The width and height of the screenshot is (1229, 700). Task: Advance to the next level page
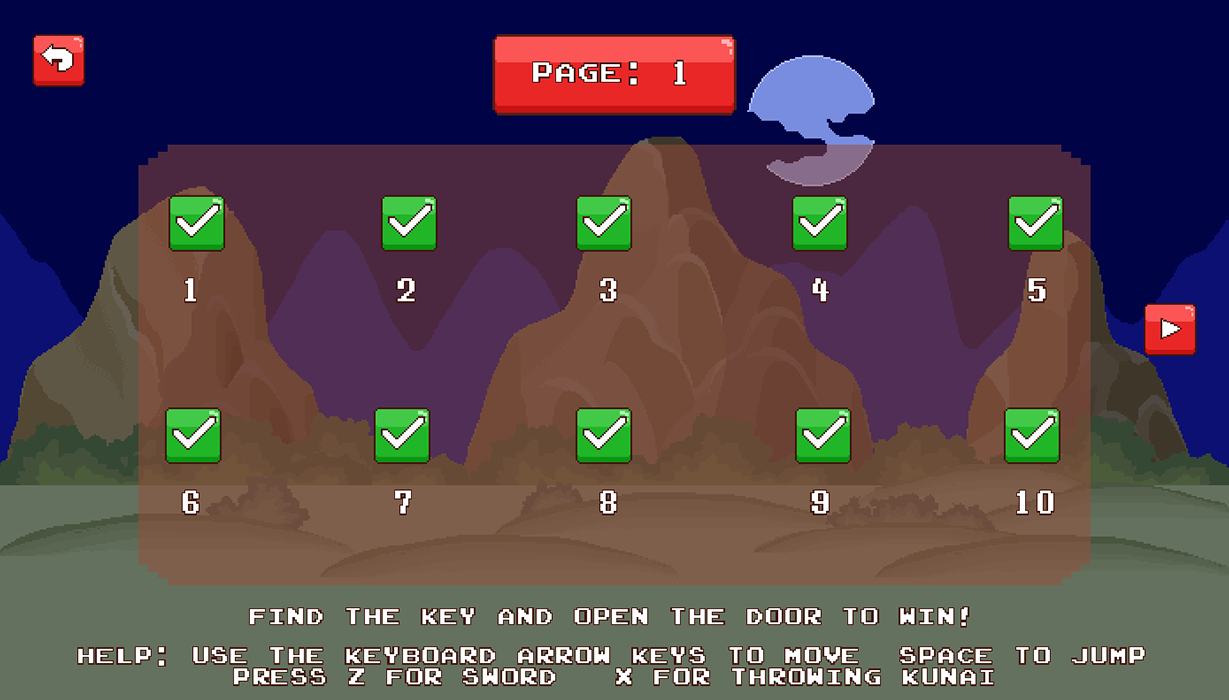pos(1170,330)
